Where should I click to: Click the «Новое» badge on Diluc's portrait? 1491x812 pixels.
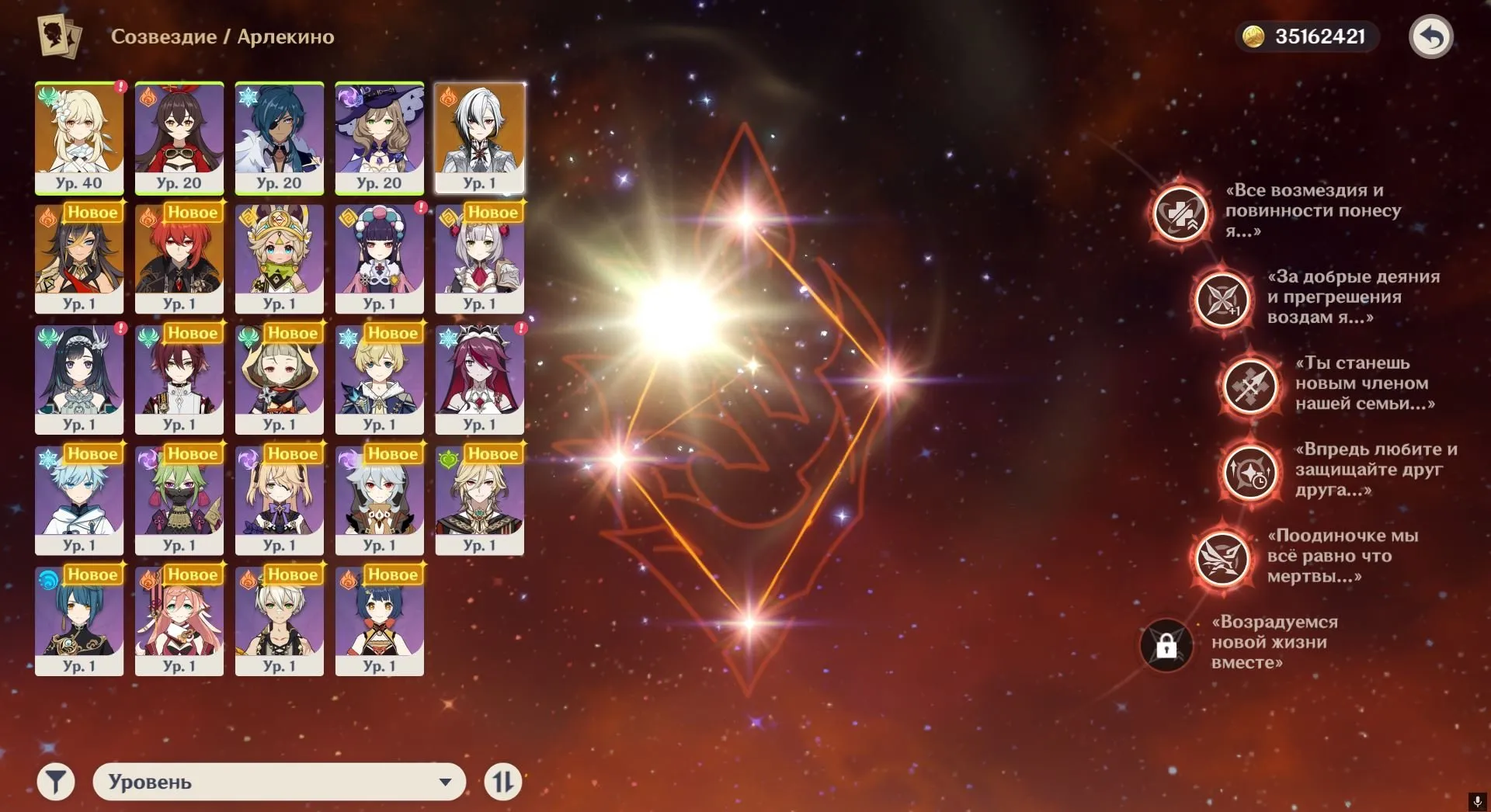click(x=192, y=212)
